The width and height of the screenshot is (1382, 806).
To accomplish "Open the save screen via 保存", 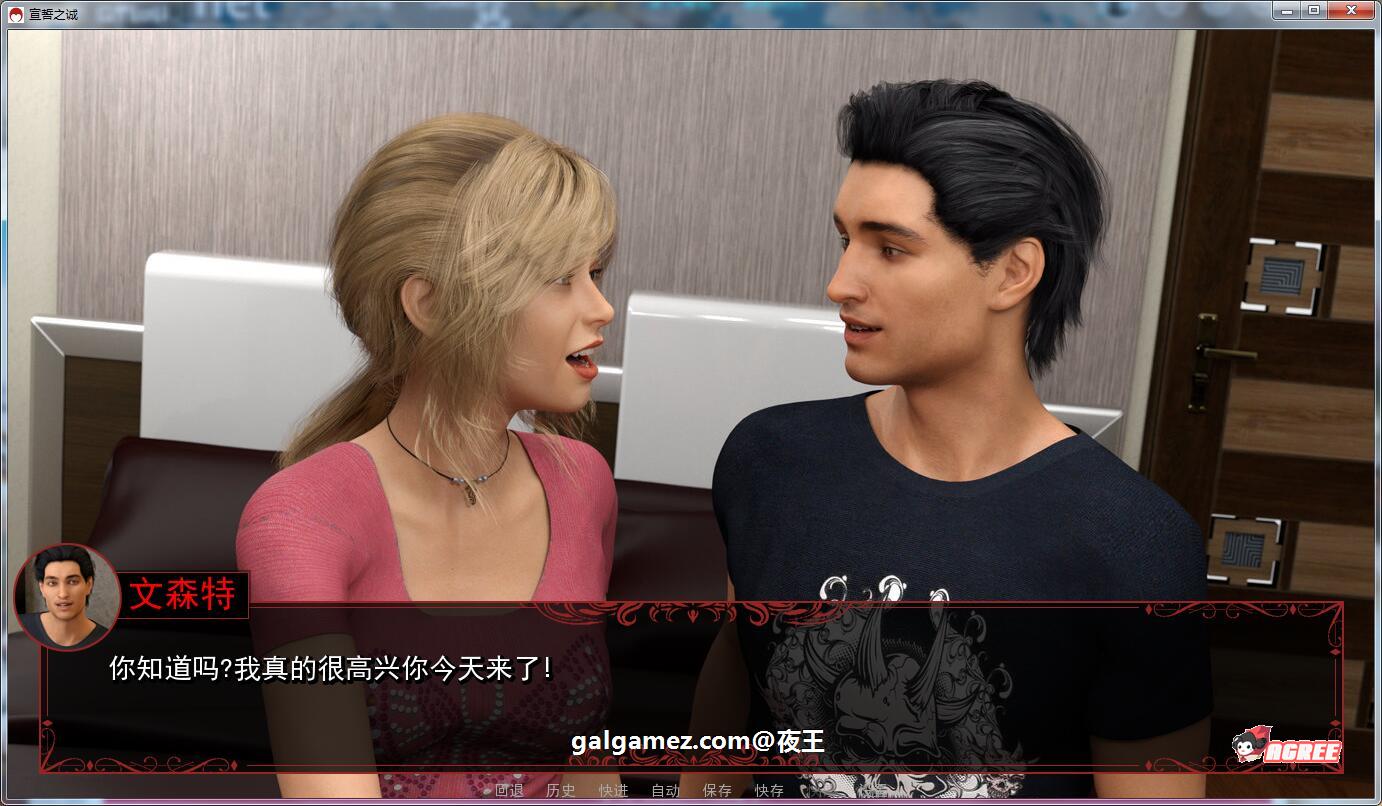I will coord(718,789).
